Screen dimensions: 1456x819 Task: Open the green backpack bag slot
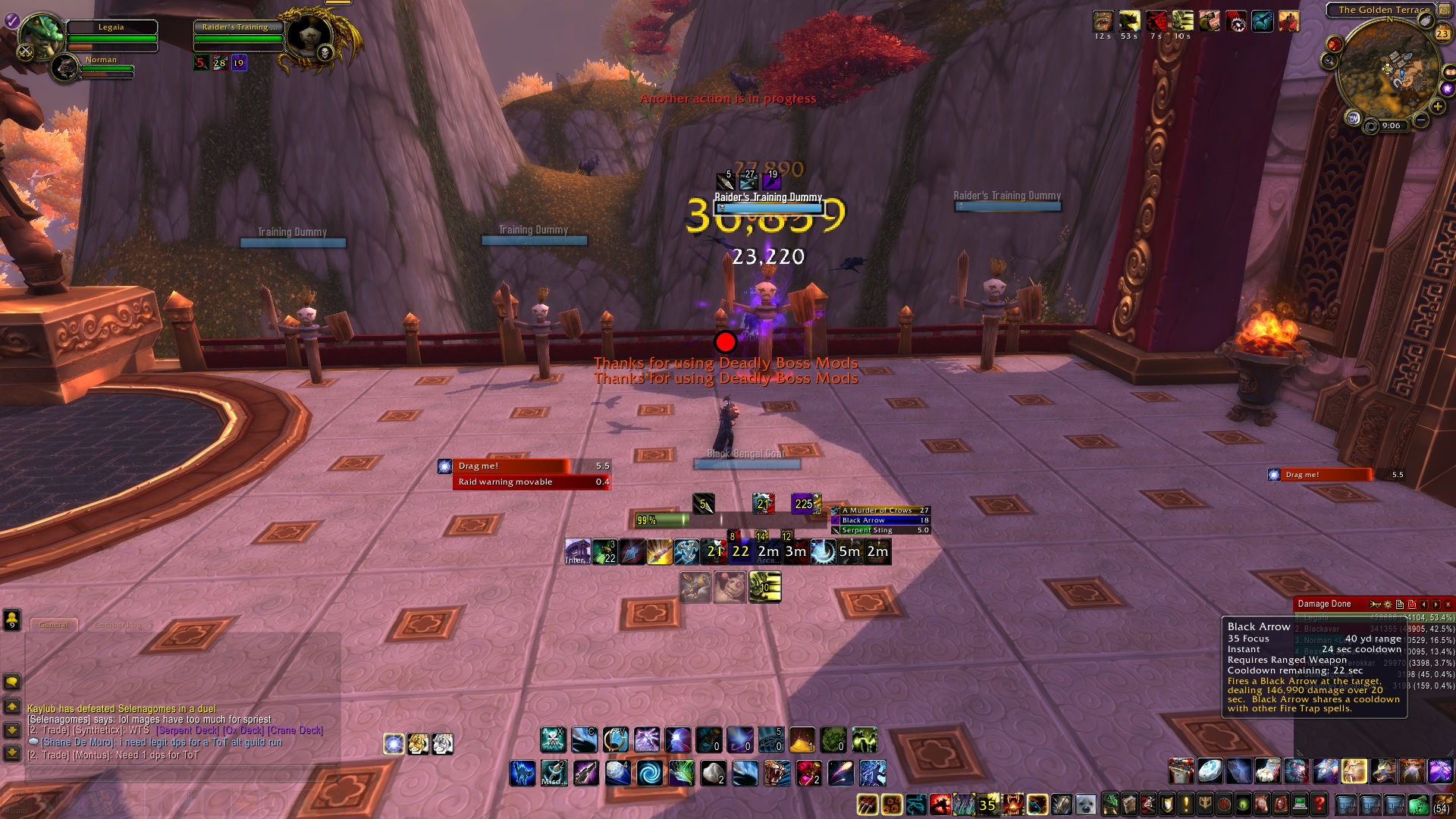click(1418, 805)
